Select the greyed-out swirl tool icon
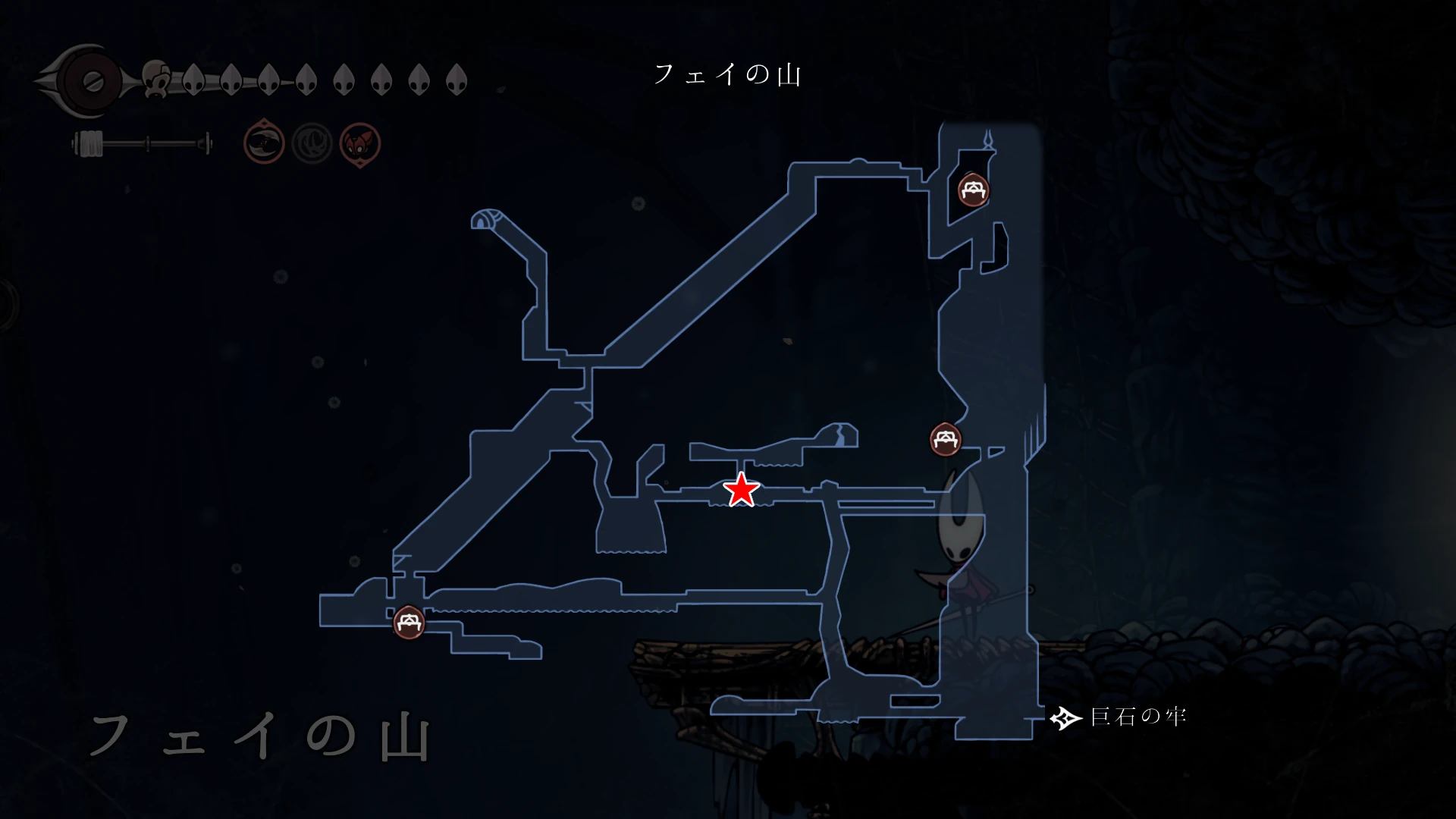The width and height of the screenshot is (1456, 819). (312, 143)
